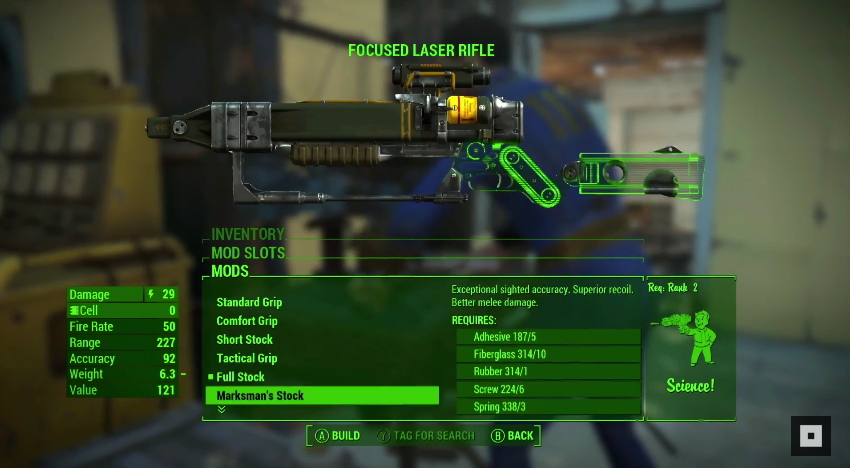Screen dimensions: 850x468
Task: Select the Screw 224/6 requirement row
Action: 548,389
